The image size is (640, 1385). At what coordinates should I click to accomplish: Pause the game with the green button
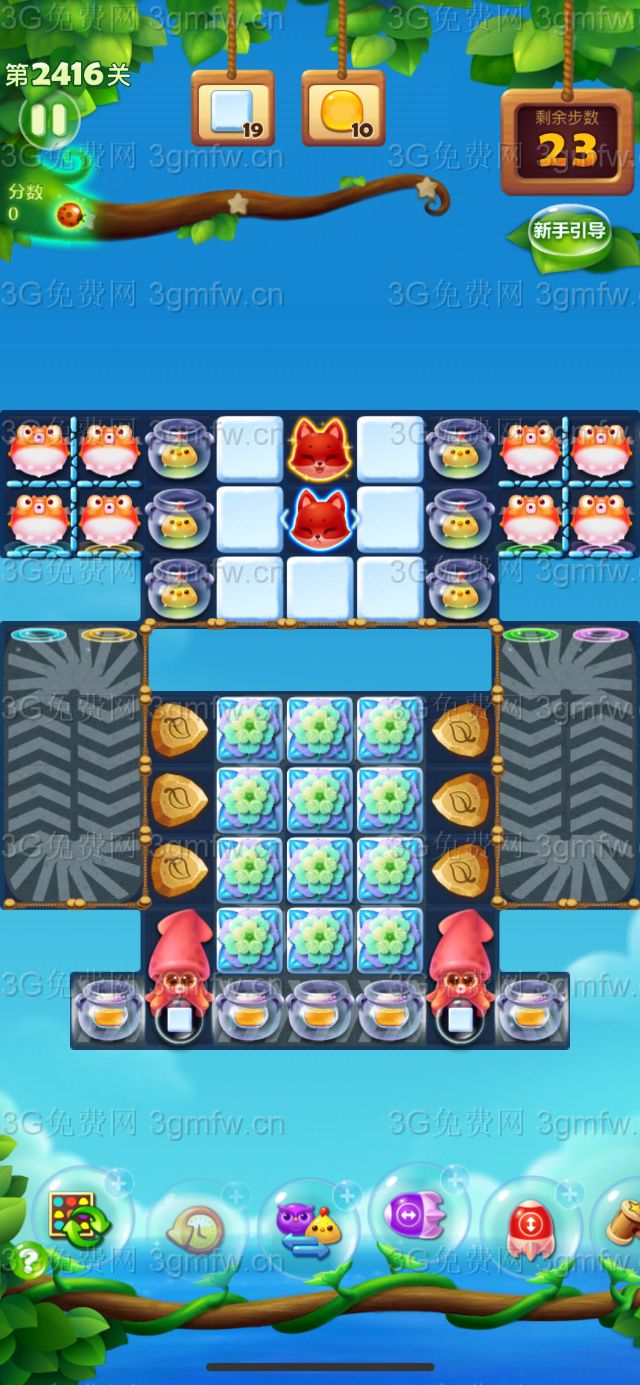pos(48,121)
